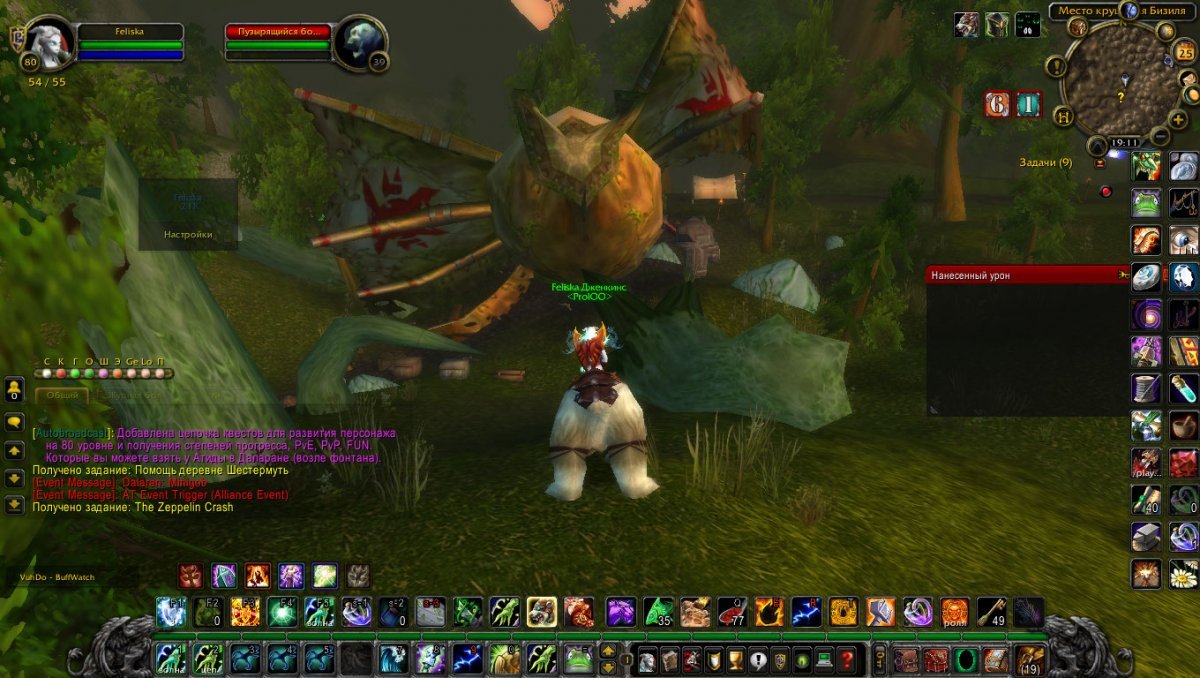Screen dimensions: 1200x678
Task: Use the action slot with count 77
Action: click(x=732, y=612)
